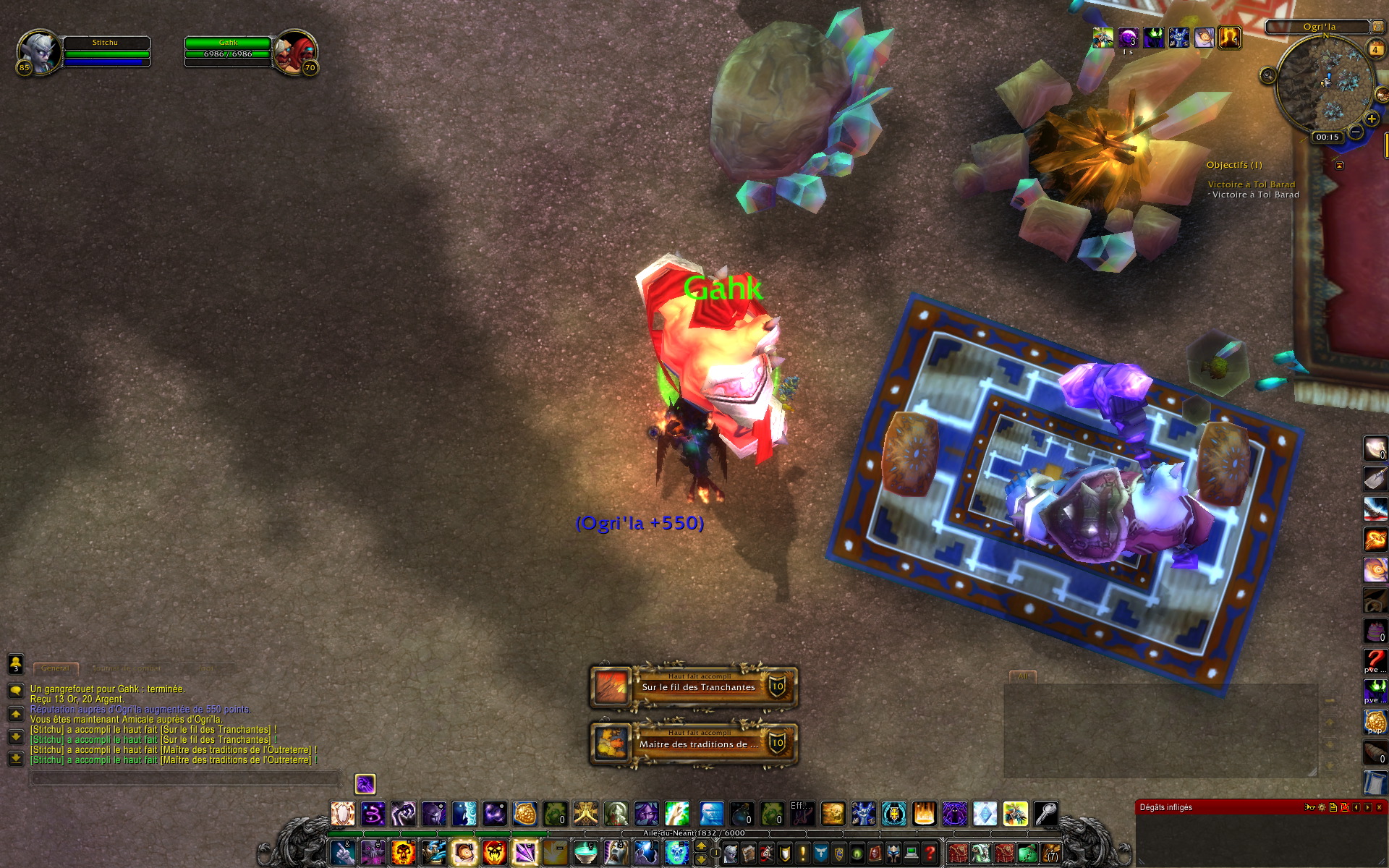The width and height of the screenshot is (1389, 868).
Task: Use the silver key ability on the hotbar
Action: 1045,814
